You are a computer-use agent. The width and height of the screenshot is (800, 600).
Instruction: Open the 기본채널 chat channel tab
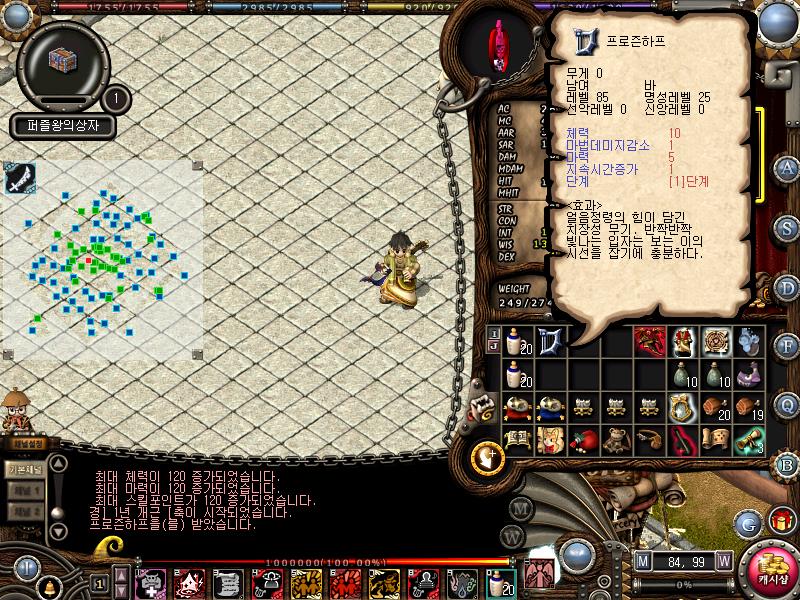tap(23, 468)
